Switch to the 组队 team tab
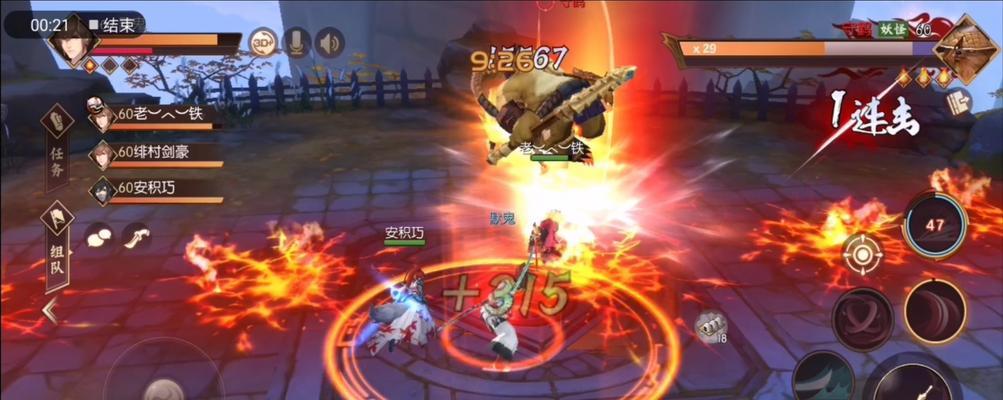 (57, 244)
